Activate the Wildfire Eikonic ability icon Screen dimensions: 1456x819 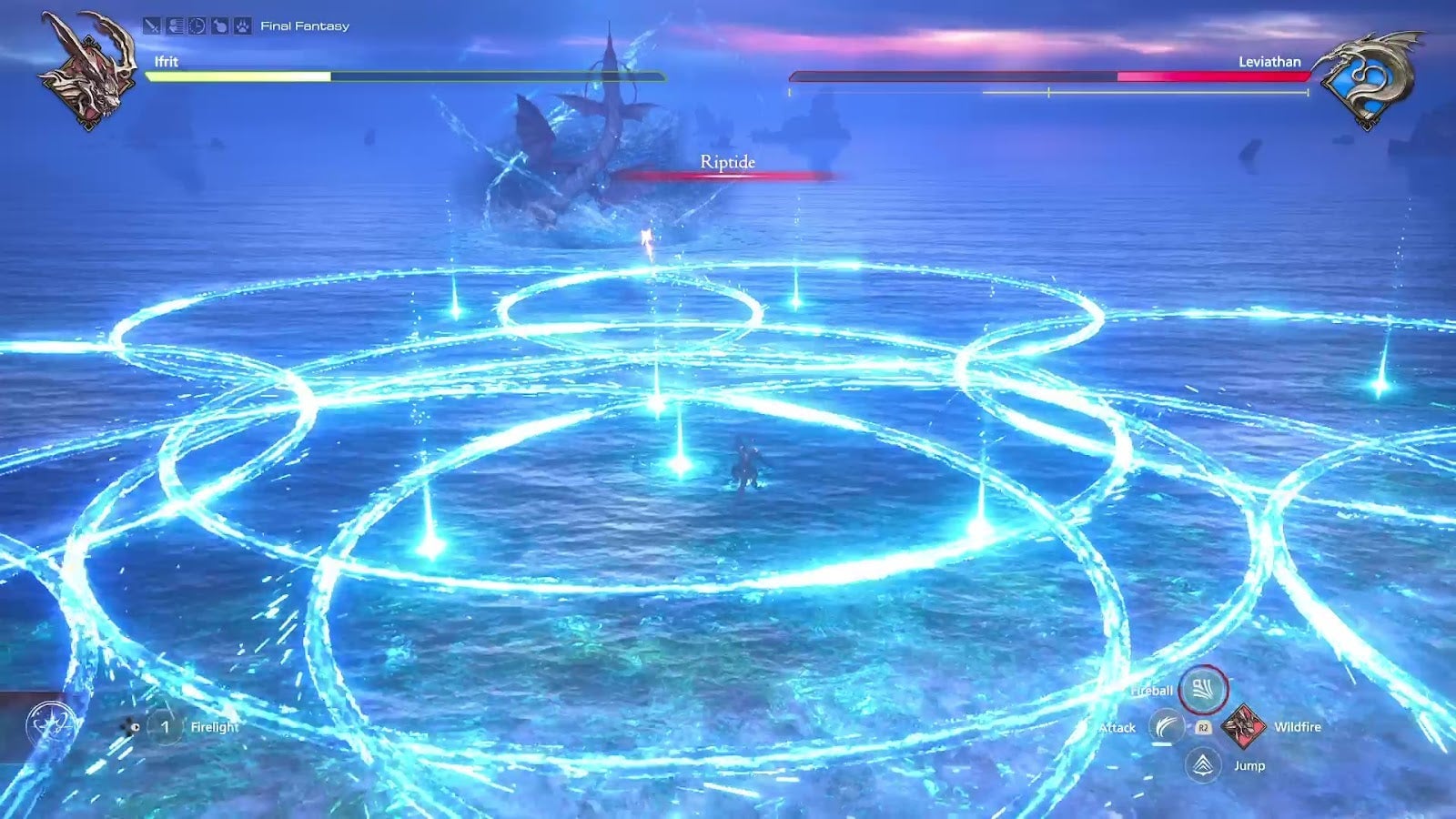click(x=1244, y=728)
